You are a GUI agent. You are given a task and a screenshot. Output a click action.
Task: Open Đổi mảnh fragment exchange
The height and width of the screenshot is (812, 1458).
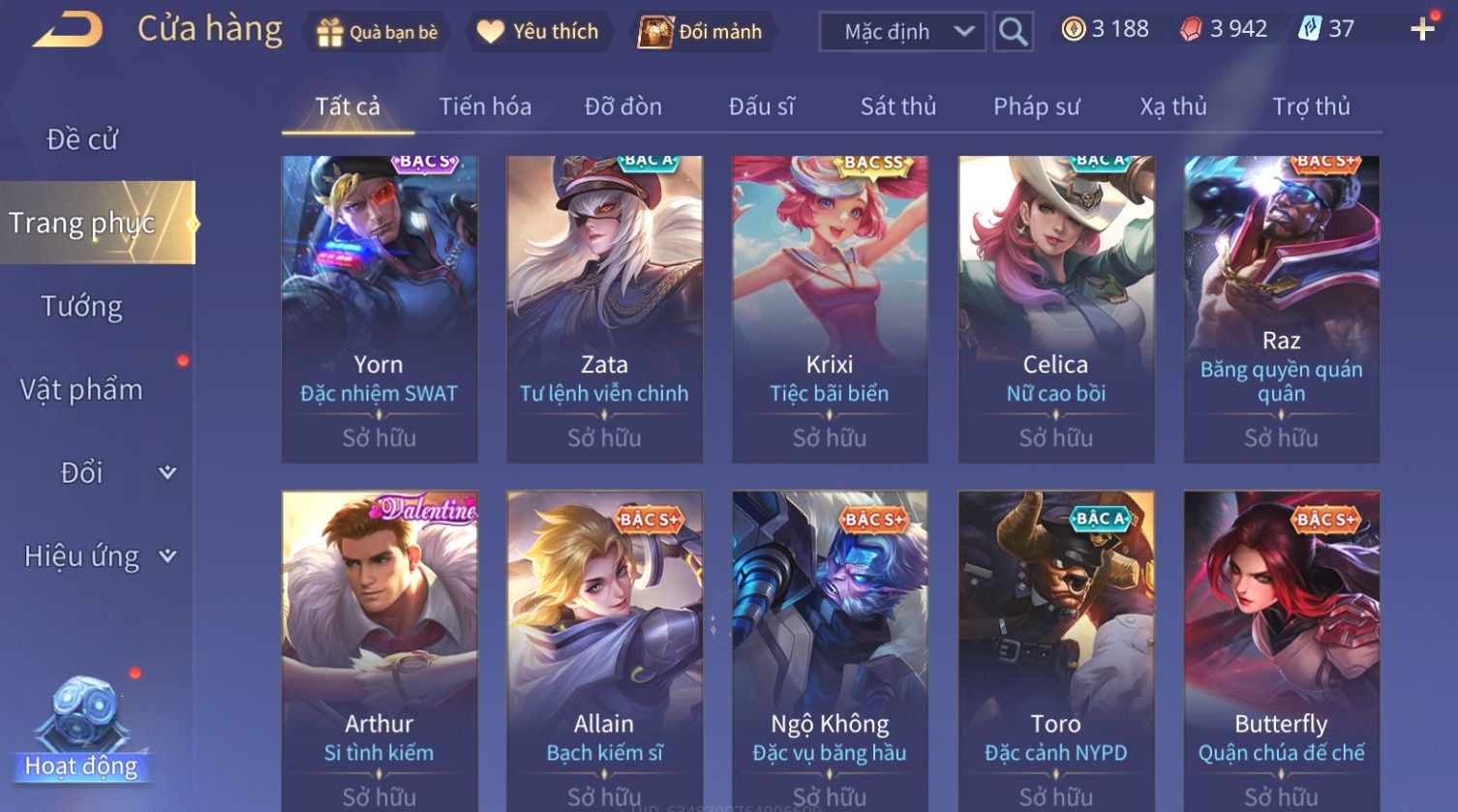702,32
